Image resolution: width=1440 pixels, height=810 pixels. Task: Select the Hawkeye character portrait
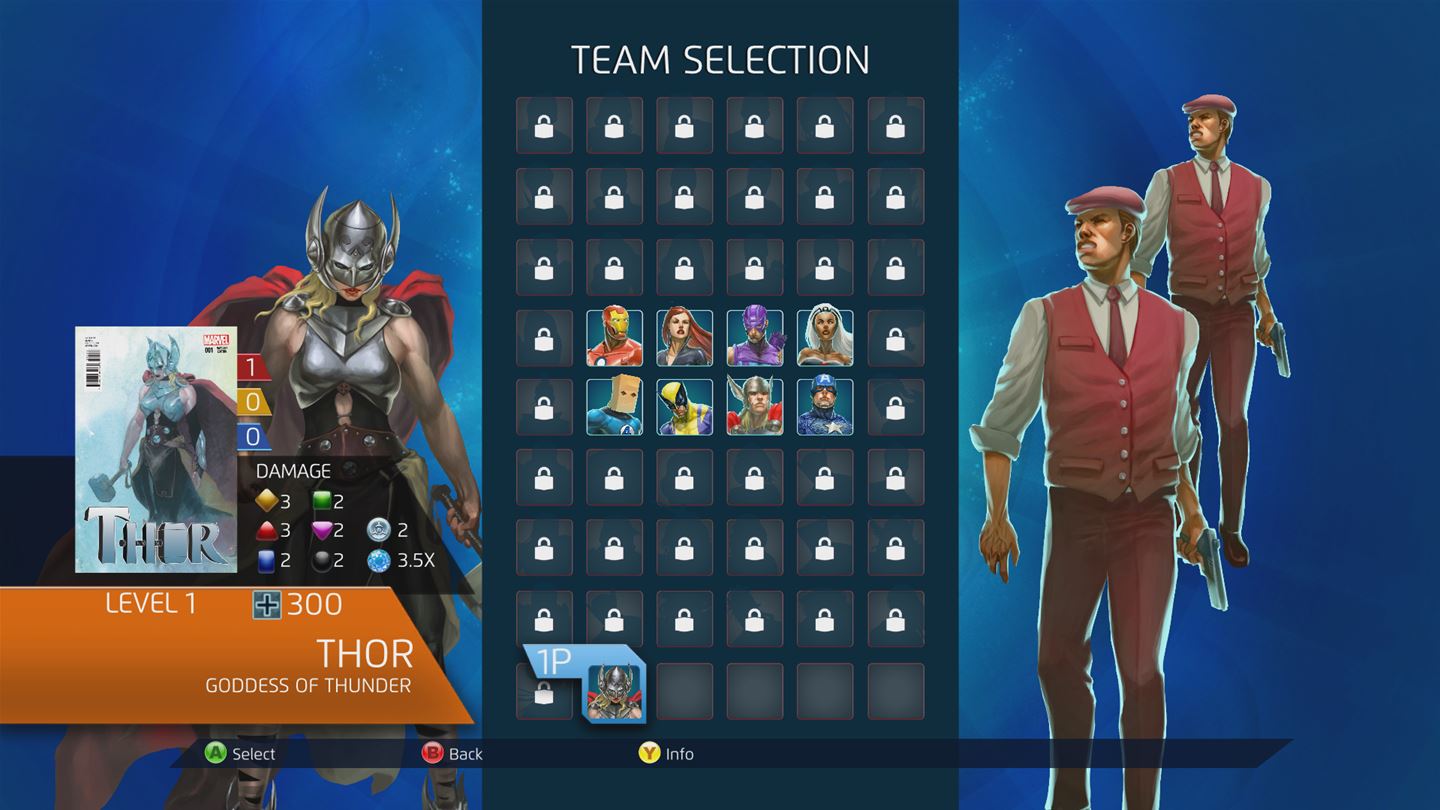click(x=754, y=338)
